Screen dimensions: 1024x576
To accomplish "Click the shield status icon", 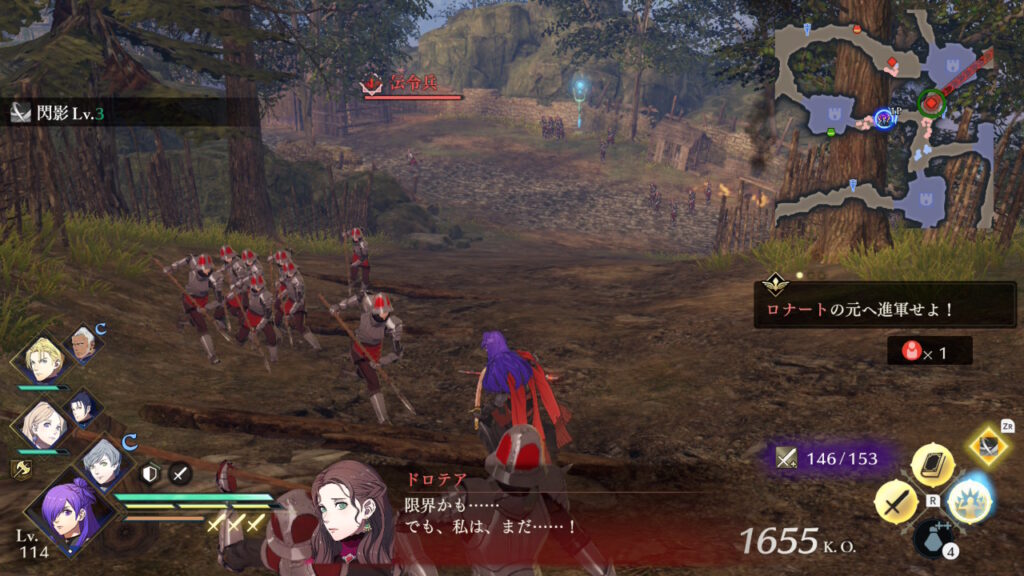I will pyautogui.click(x=151, y=475).
